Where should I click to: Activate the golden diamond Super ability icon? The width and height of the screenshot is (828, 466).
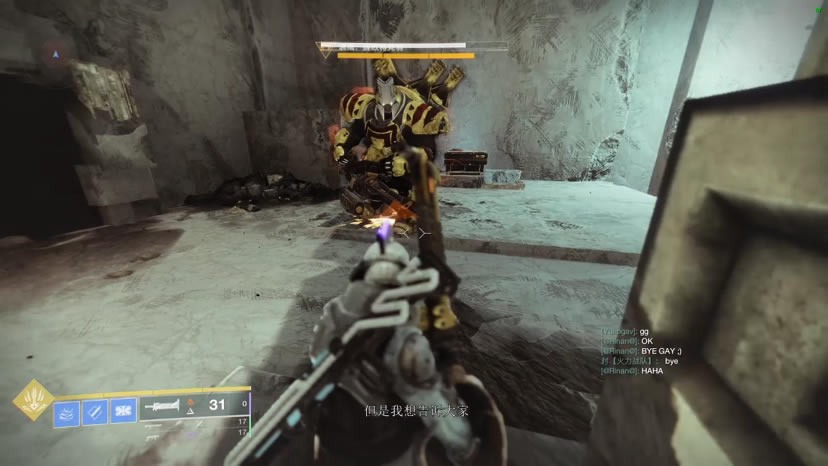click(x=33, y=400)
